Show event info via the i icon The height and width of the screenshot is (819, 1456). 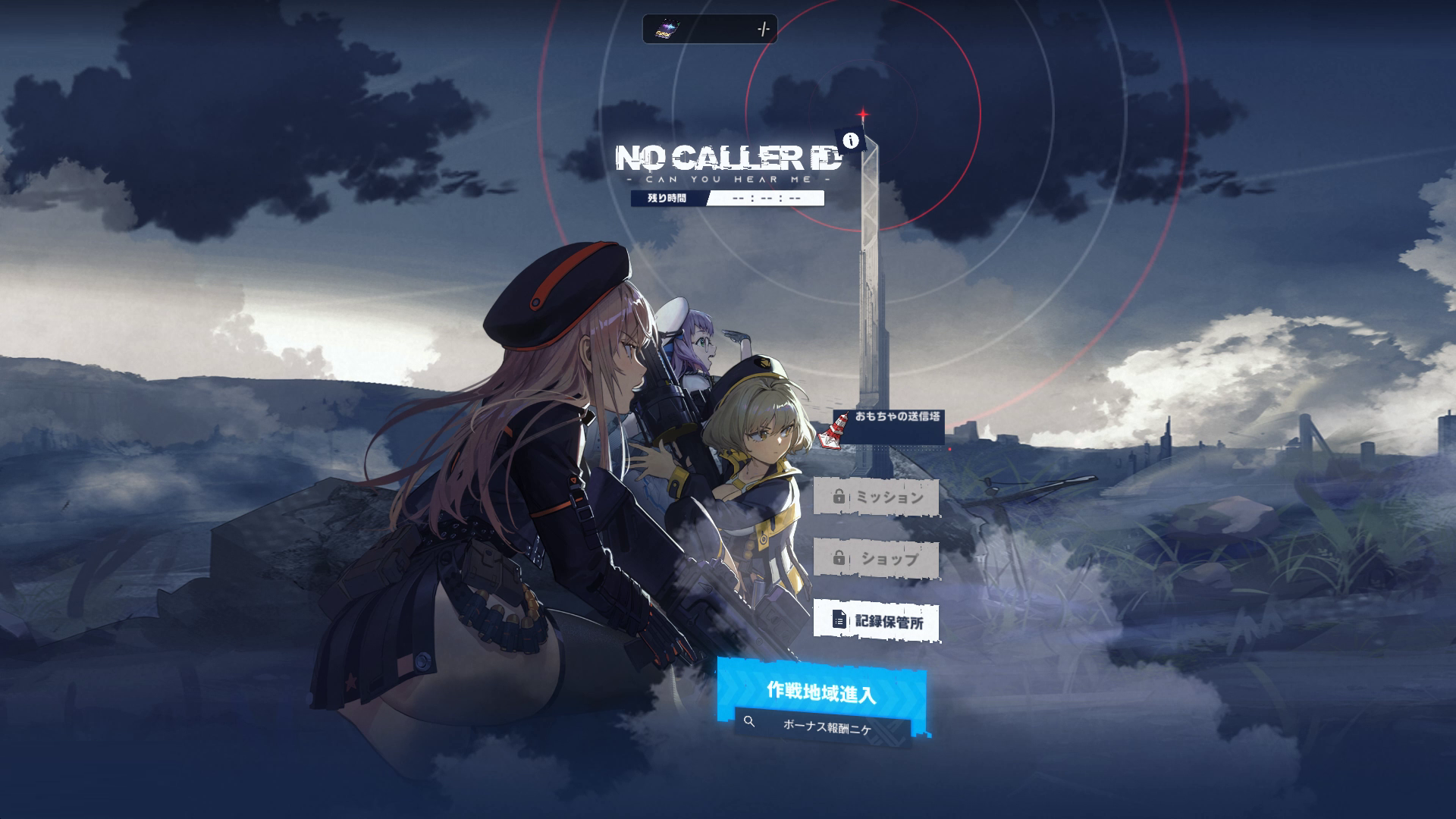852,140
